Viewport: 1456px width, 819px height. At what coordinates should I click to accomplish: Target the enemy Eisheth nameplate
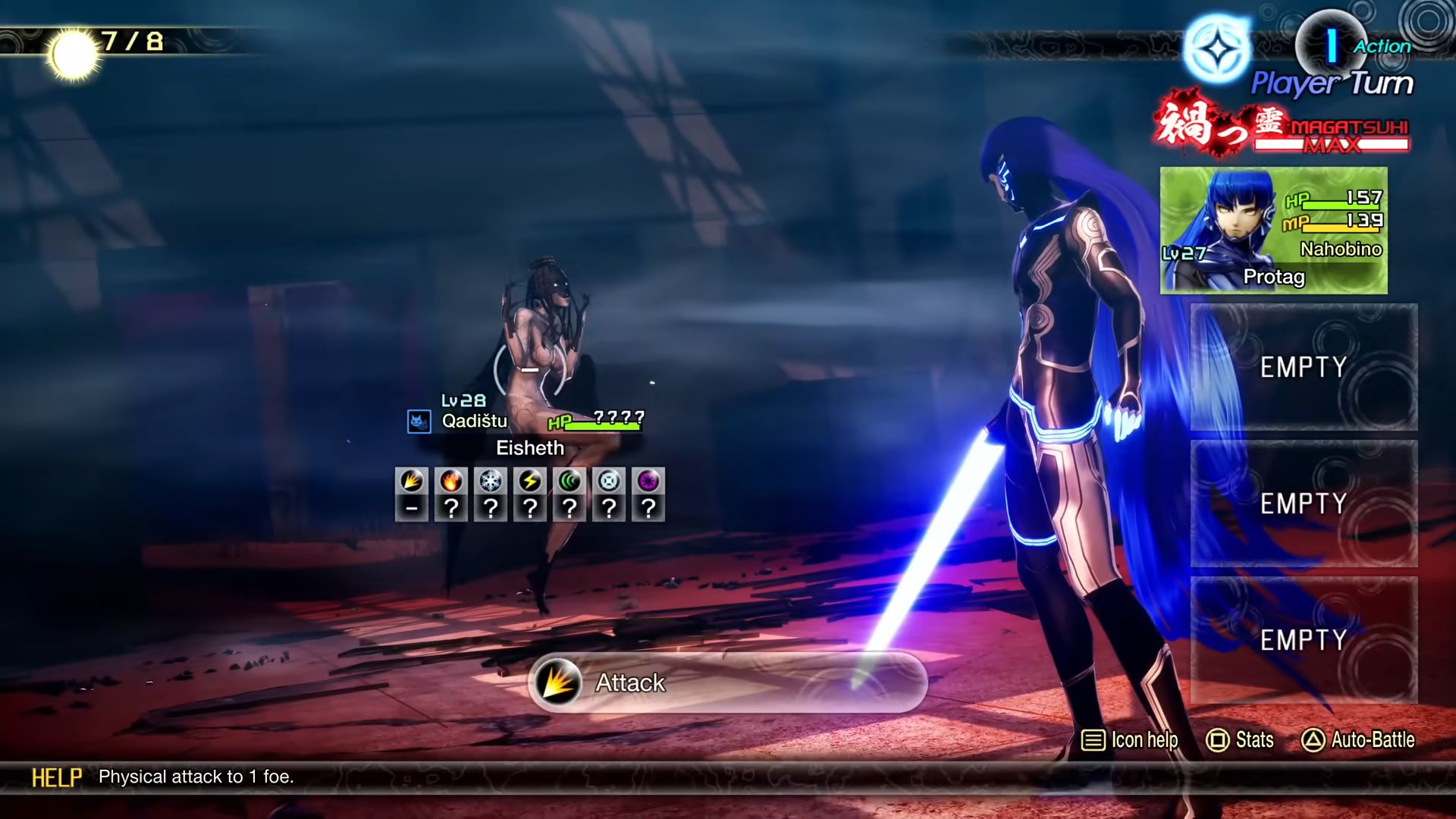[x=530, y=448]
